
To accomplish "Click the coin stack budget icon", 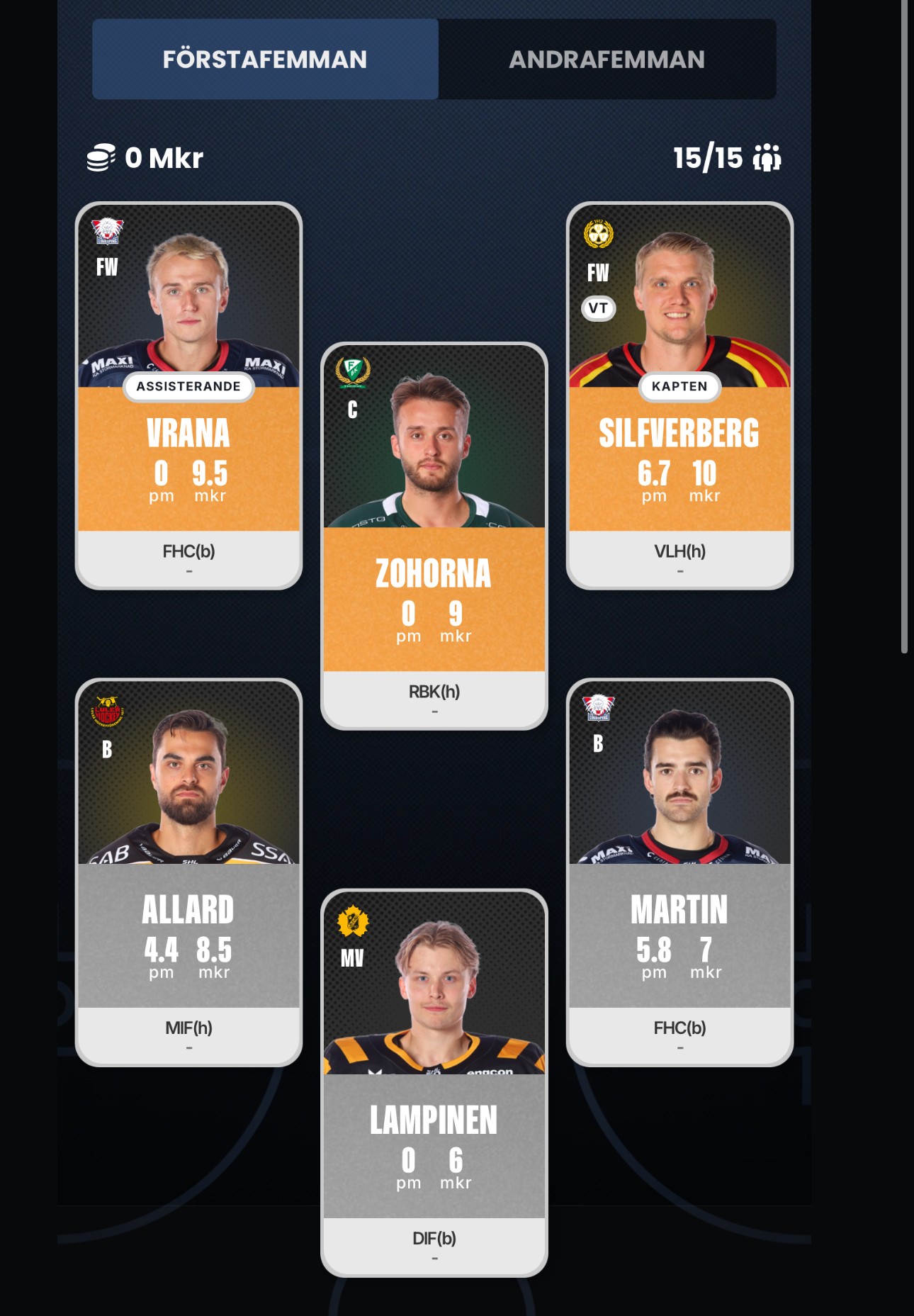I will click(x=101, y=157).
